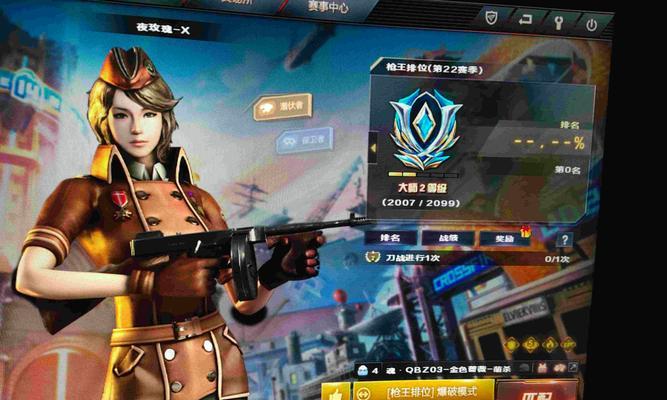Collapse ranked panel with yellow arrow

374,149
